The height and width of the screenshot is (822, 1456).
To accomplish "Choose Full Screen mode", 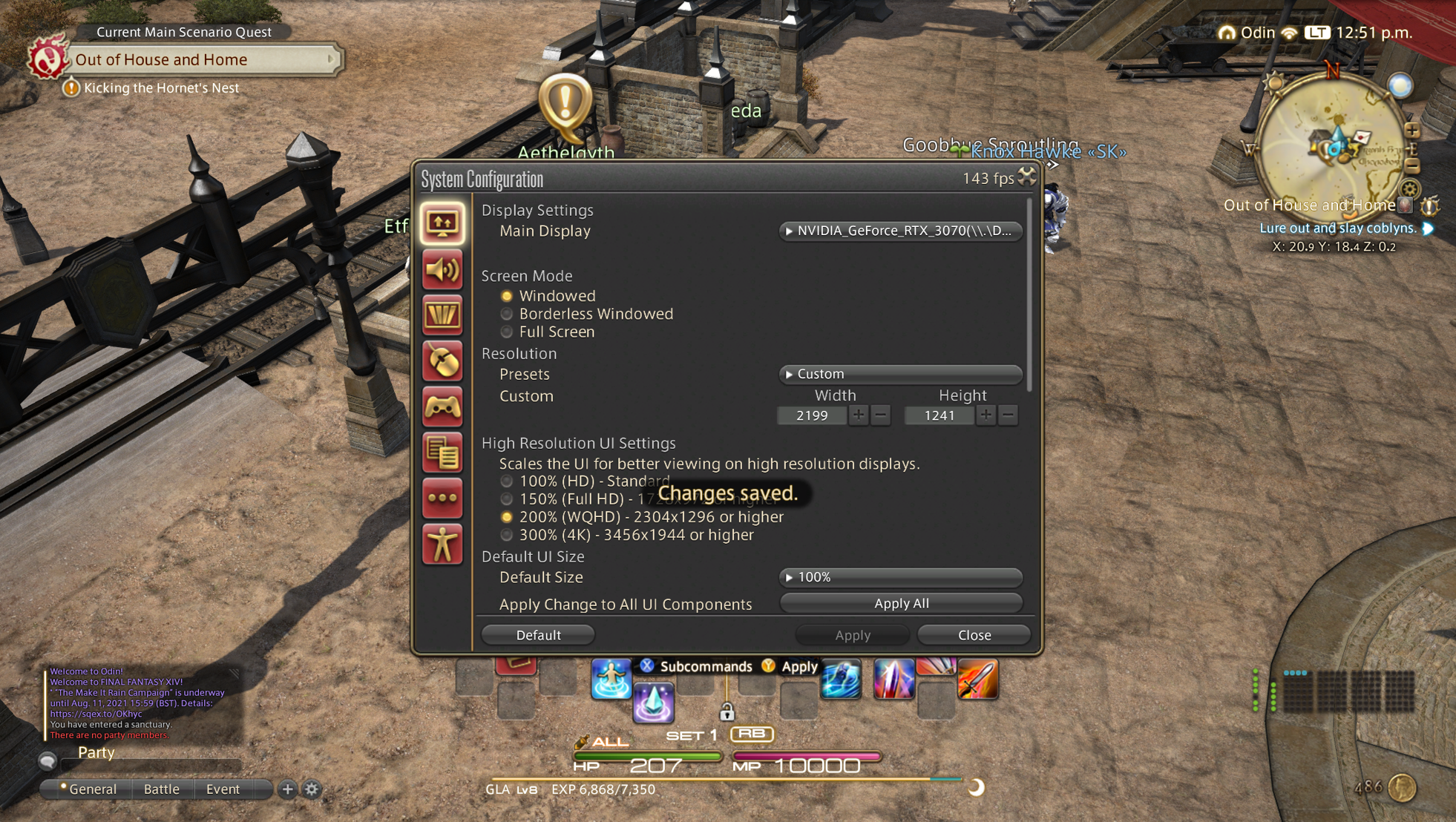I will (507, 332).
